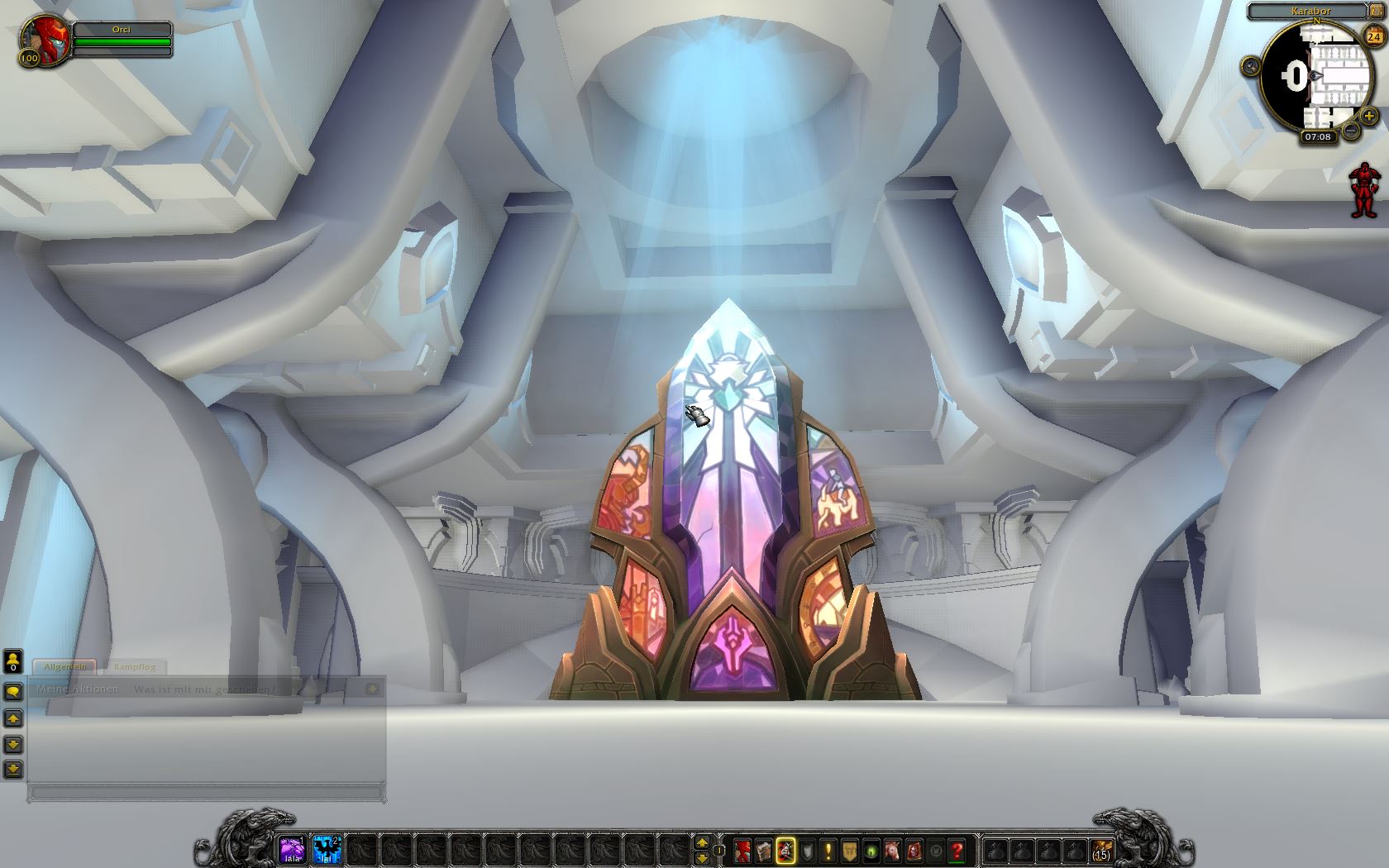Activate the purple lala macro in slot 1
This screenshot has height=868, width=1389.
[292, 849]
